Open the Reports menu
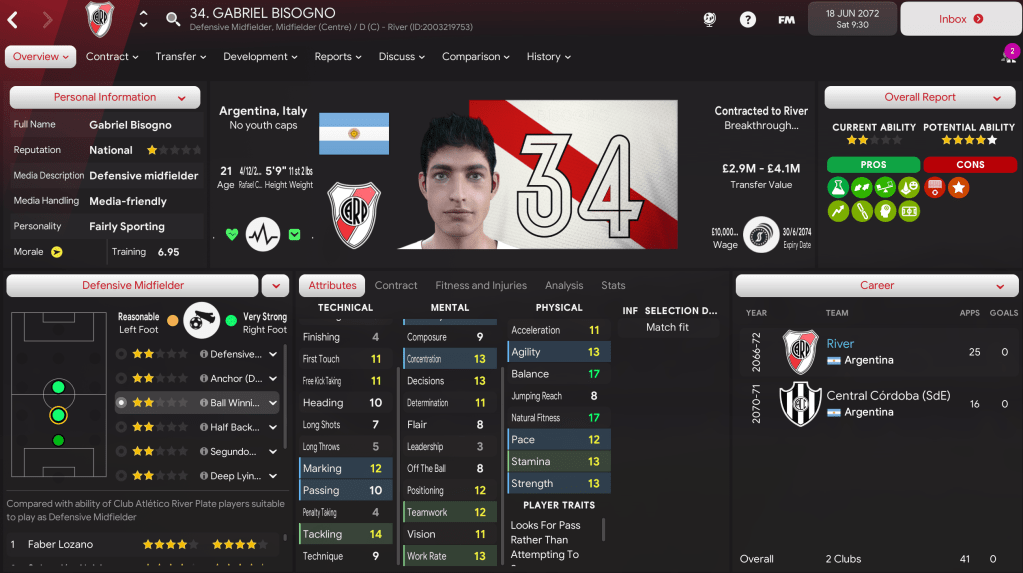Viewport: 1023px width, 573px height. pos(338,57)
